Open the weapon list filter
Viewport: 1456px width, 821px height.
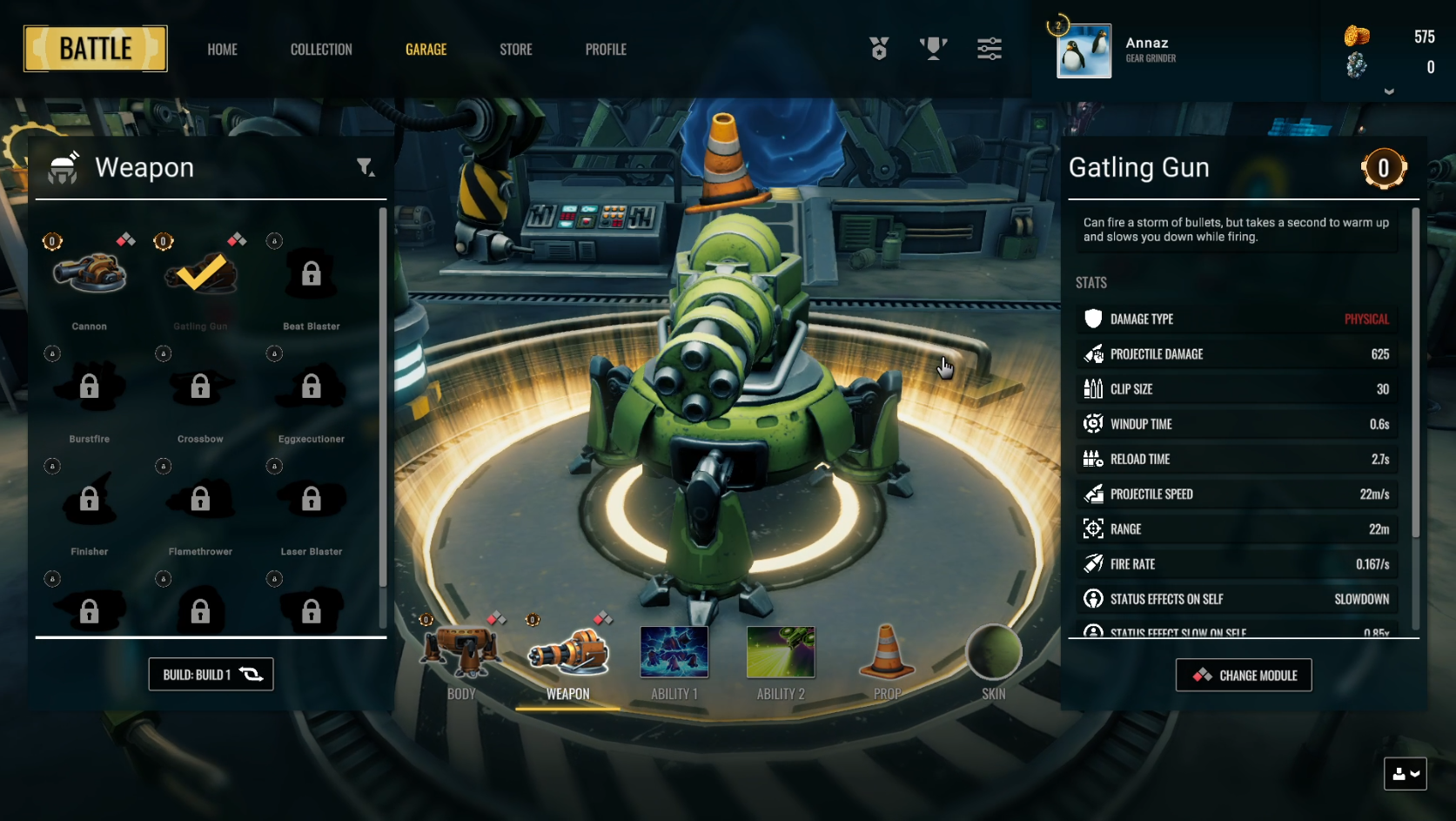[366, 167]
